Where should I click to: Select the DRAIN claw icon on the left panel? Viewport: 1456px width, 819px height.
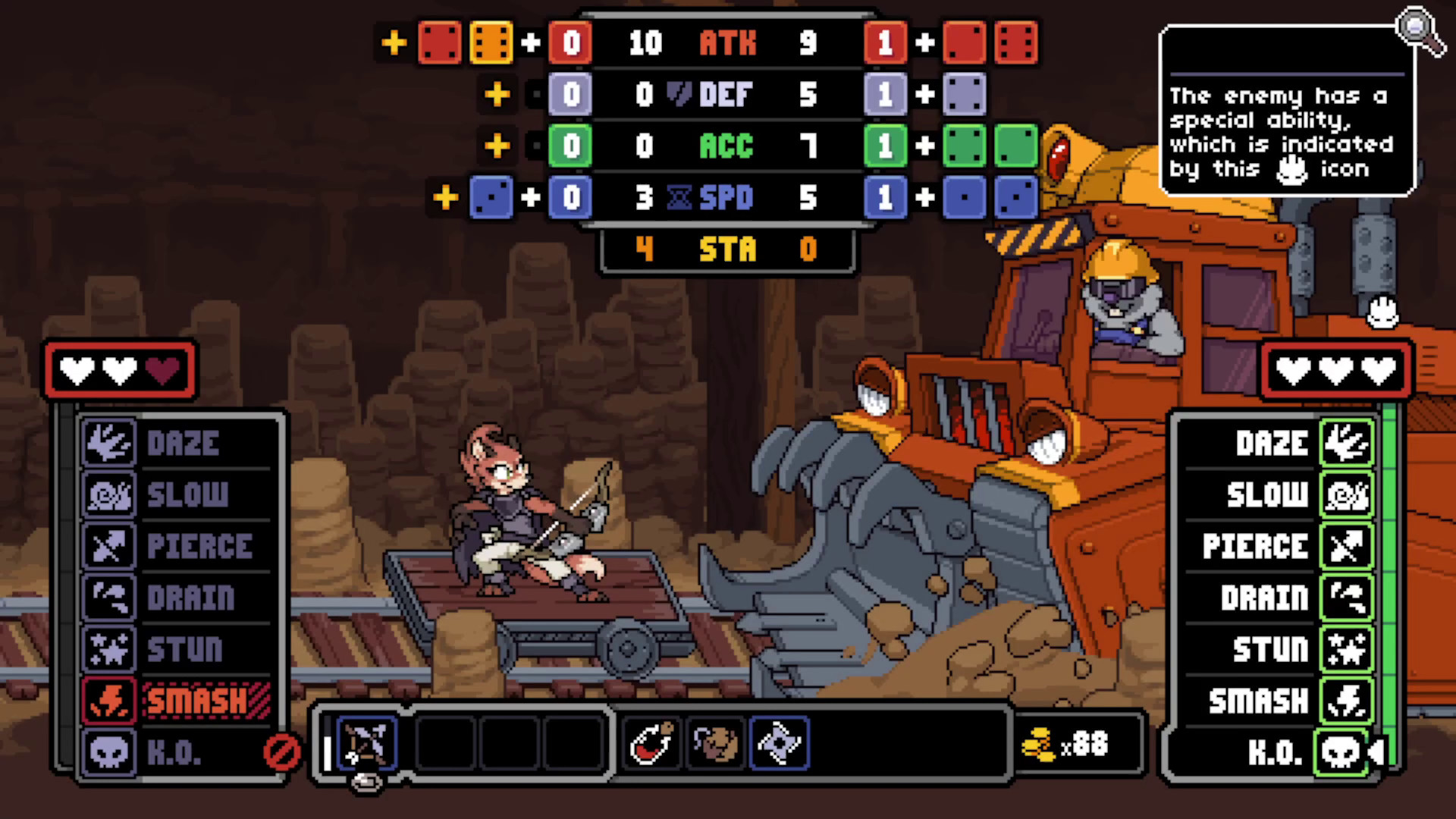[108, 598]
